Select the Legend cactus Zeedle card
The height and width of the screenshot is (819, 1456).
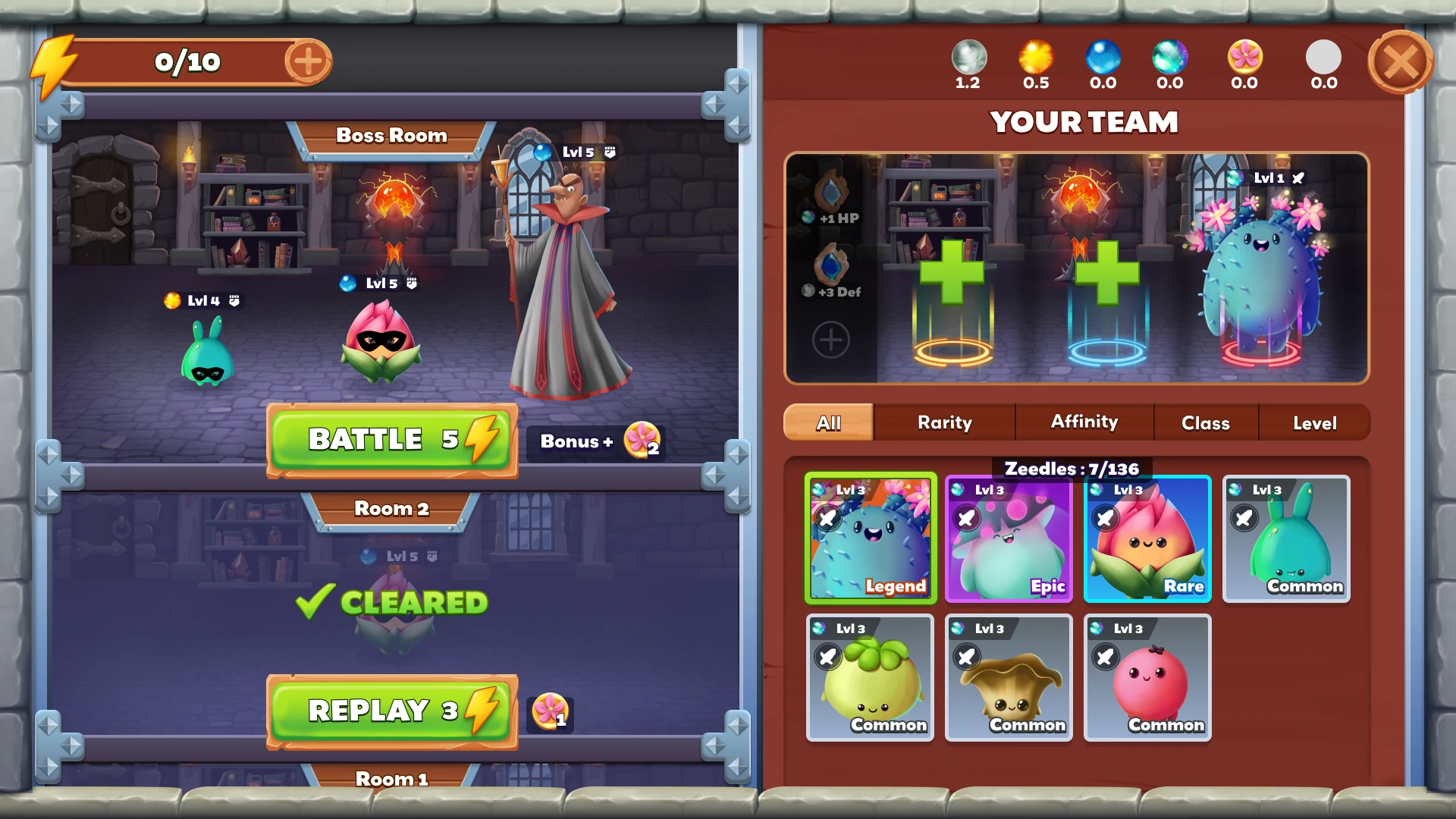[871, 538]
